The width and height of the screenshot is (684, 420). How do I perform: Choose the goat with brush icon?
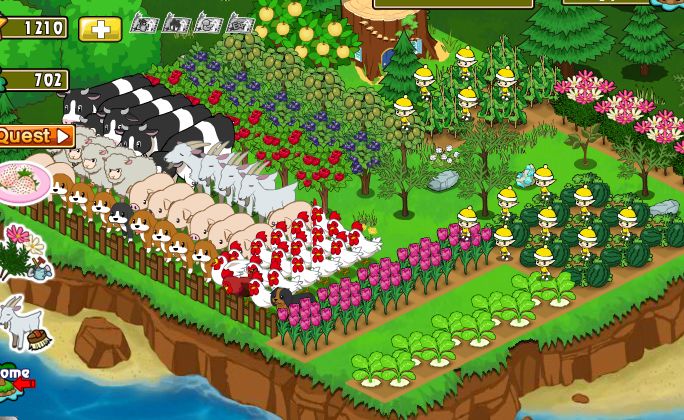21,323
